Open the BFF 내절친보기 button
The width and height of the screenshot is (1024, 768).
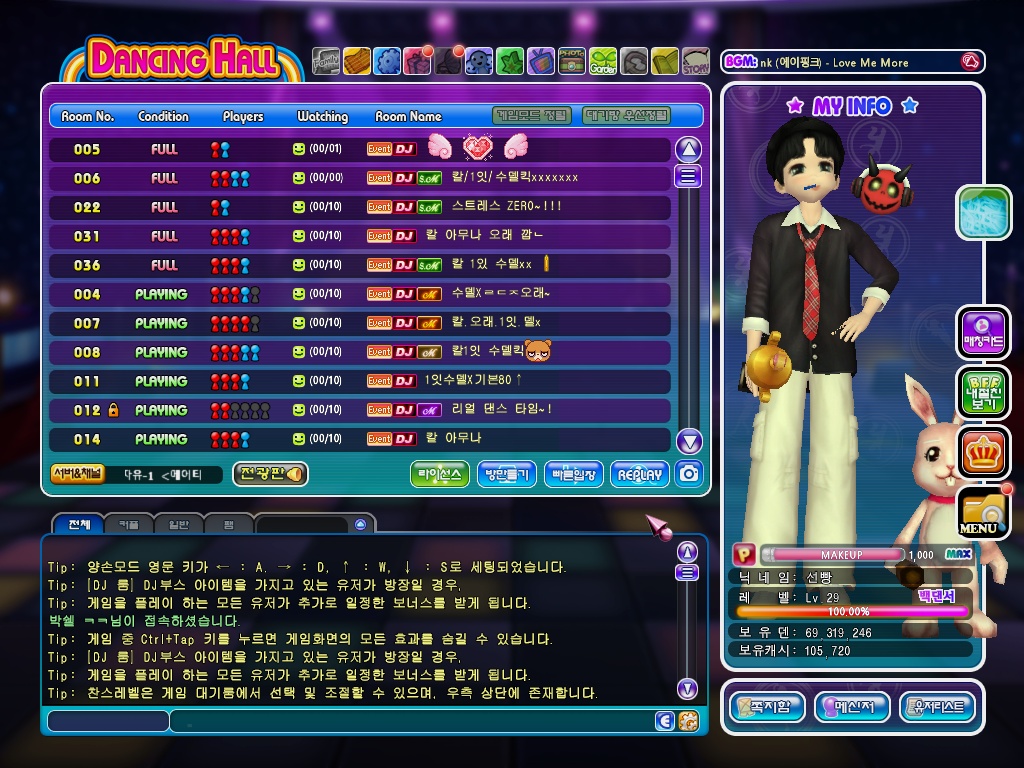983,392
